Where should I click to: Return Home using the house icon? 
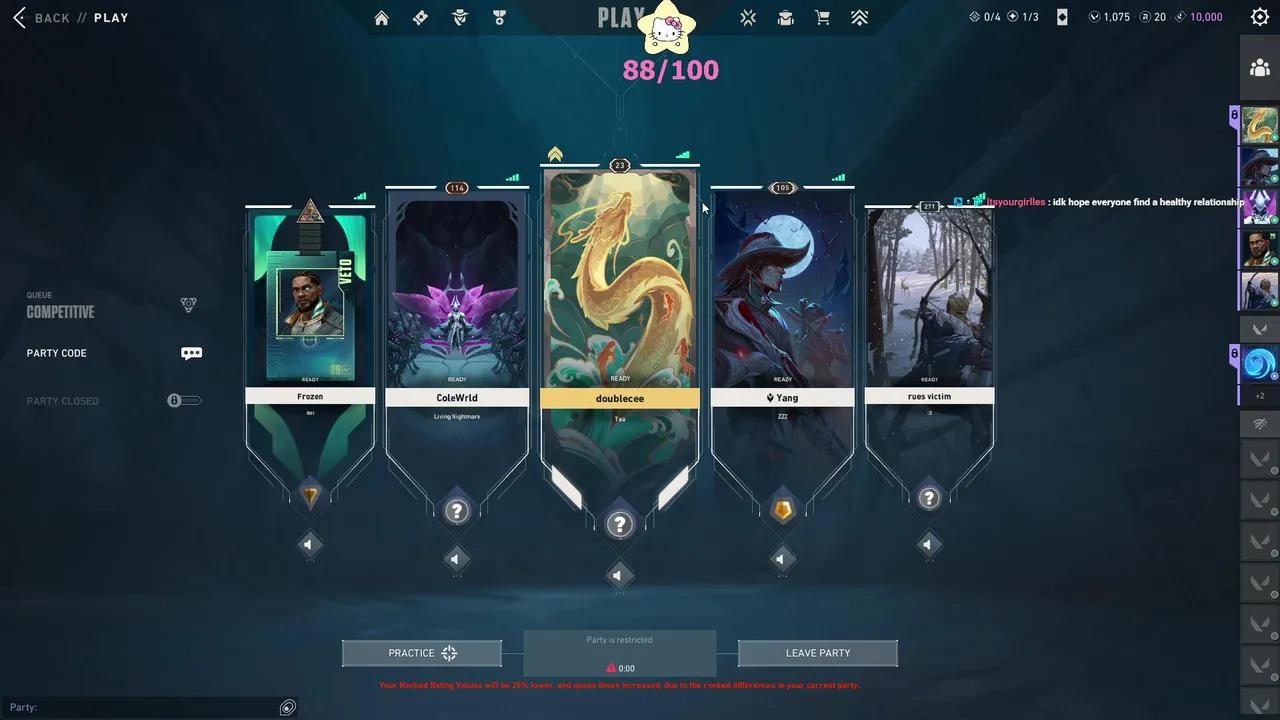click(x=381, y=17)
